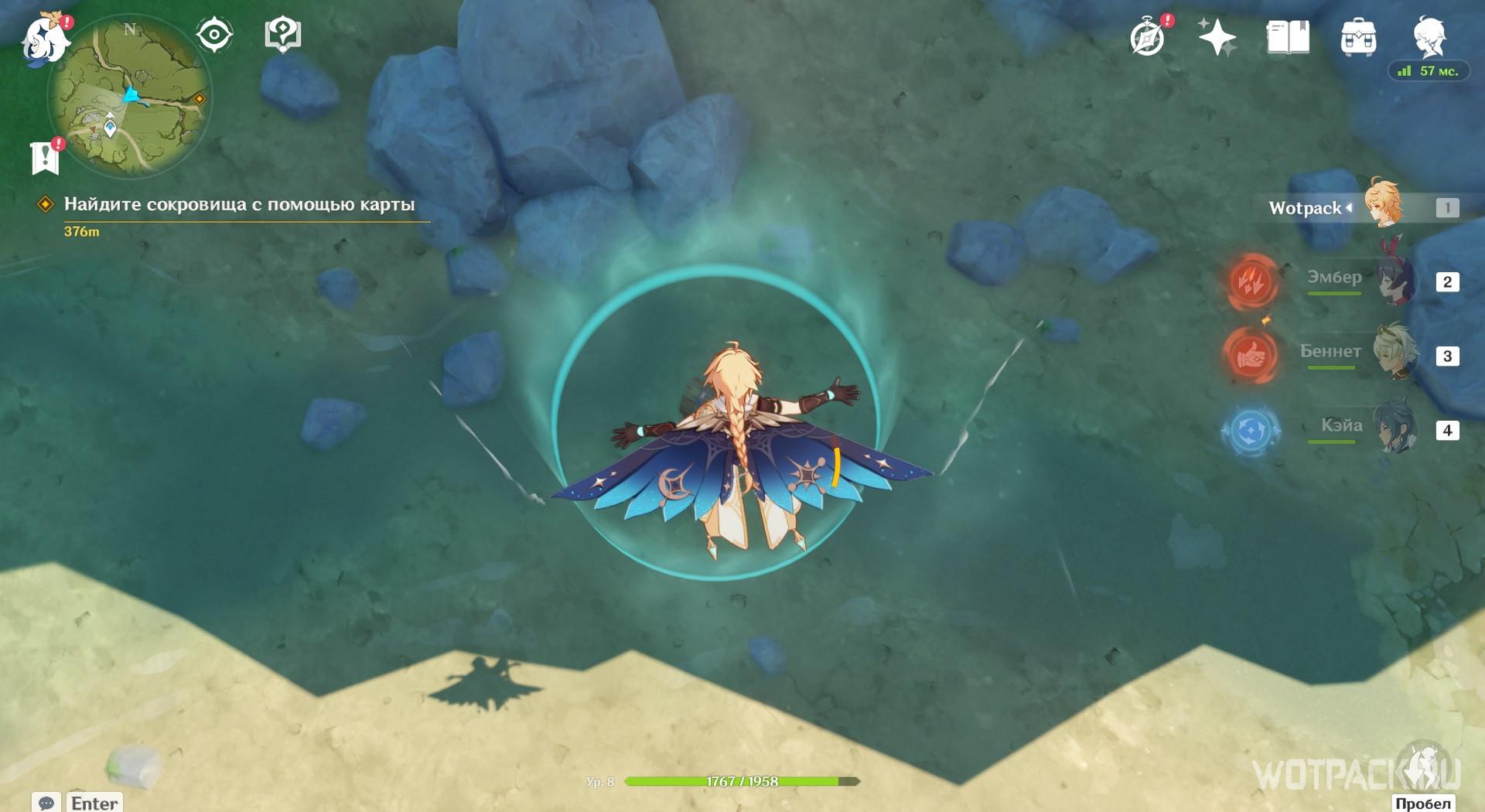Open the quest log banner icon
1485x812 pixels.
(46, 157)
